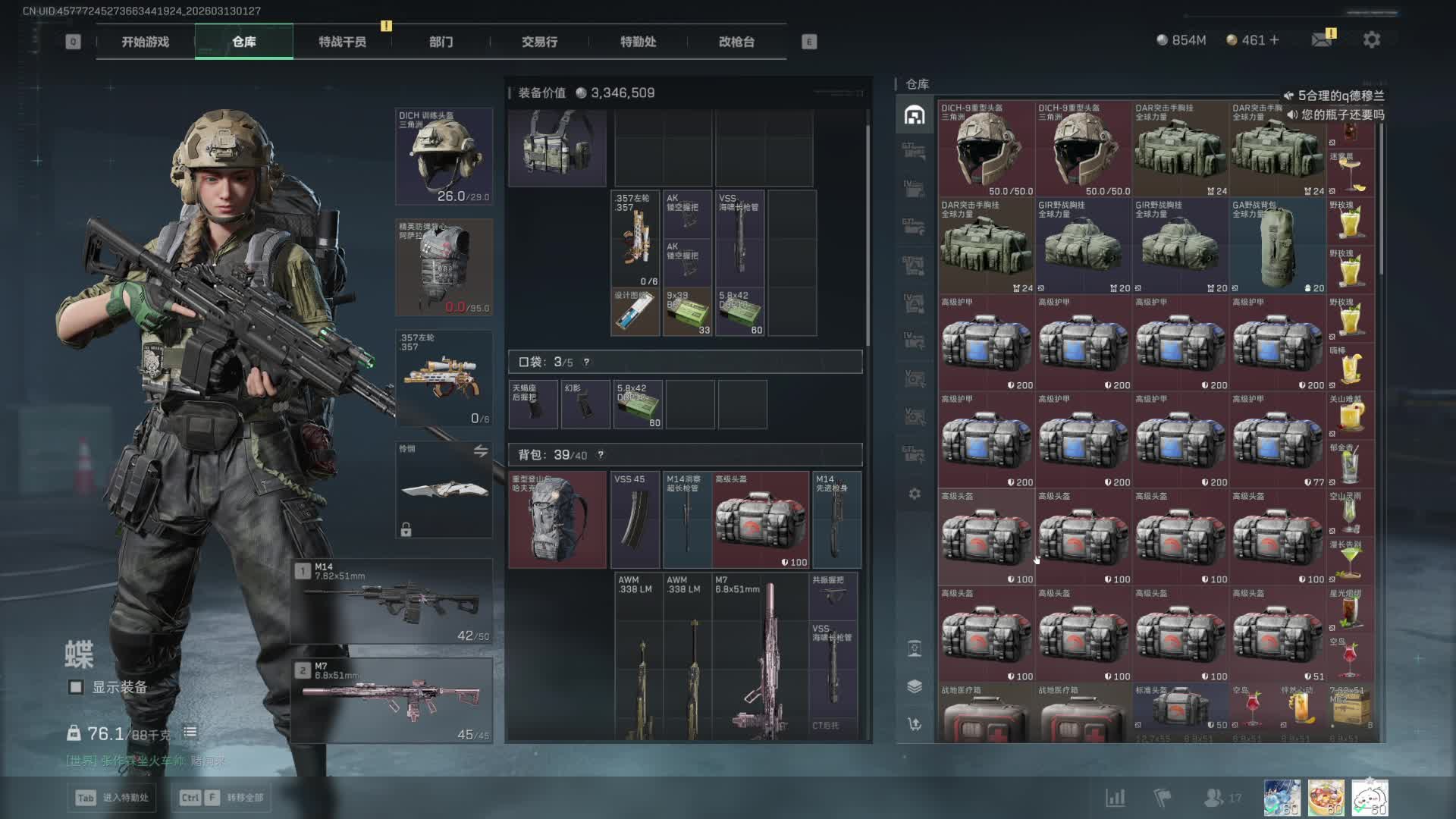Select the VSS 45 magazine in backpack
1456x819 pixels.
click(635, 520)
